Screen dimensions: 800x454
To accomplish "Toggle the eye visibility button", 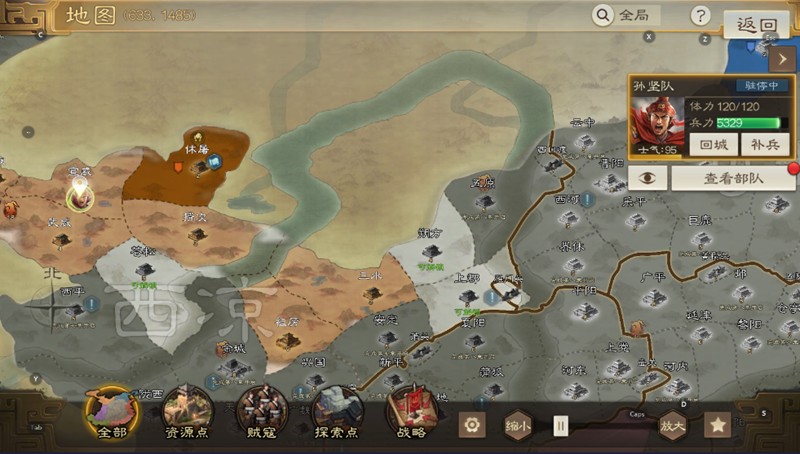I will (648, 177).
